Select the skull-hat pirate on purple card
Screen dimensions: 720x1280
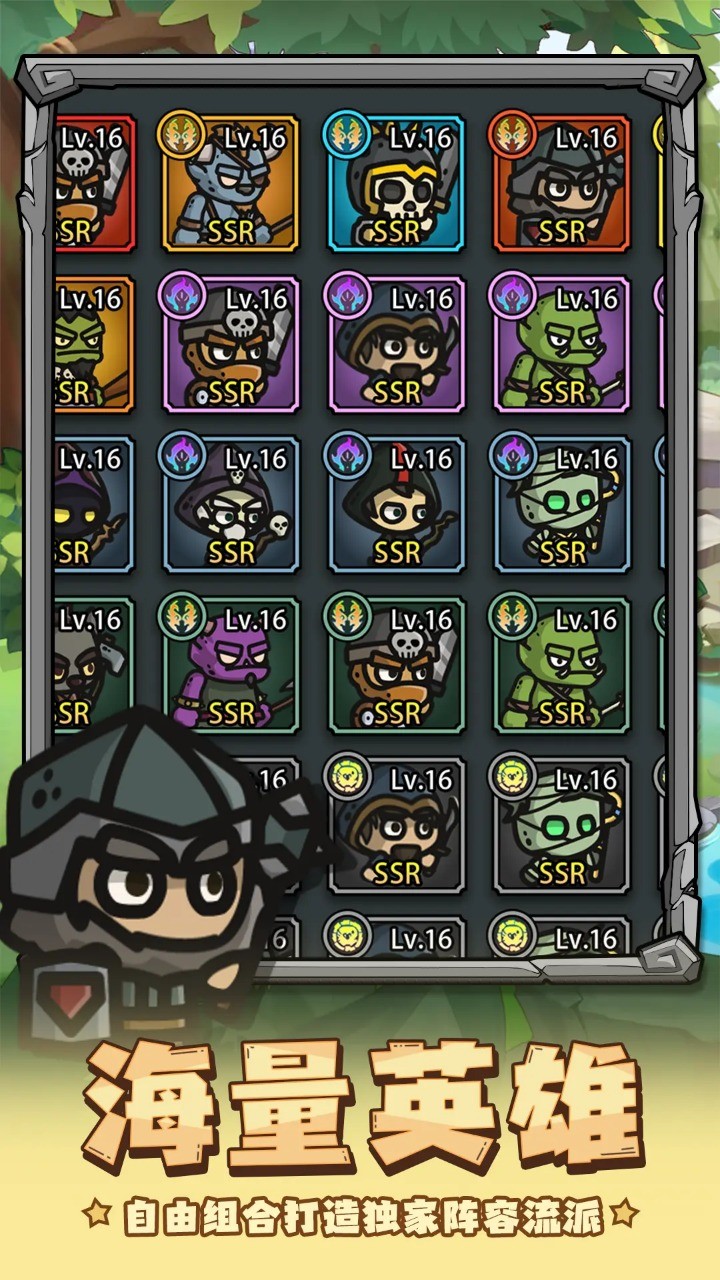click(x=231, y=344)
